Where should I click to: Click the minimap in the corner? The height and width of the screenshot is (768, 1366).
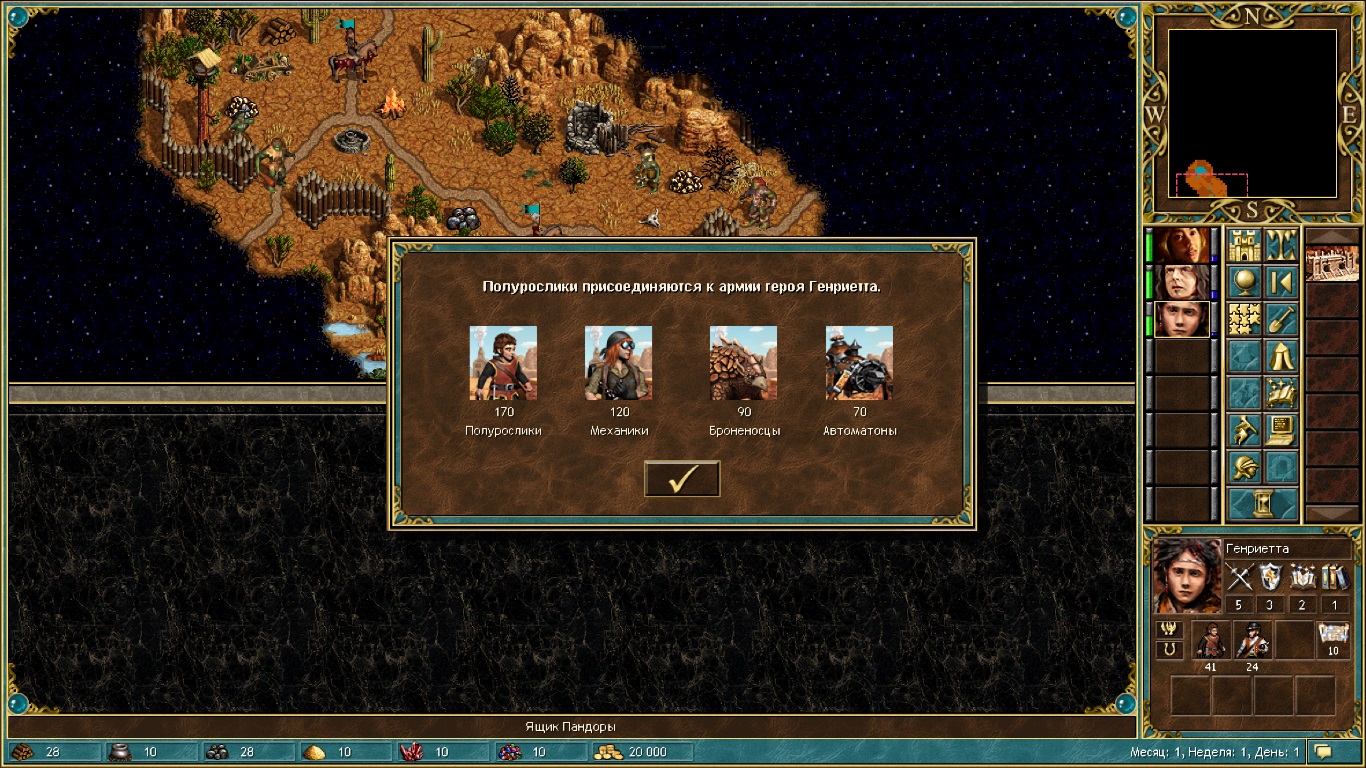pyautogui.click(x=1252, y=113)
